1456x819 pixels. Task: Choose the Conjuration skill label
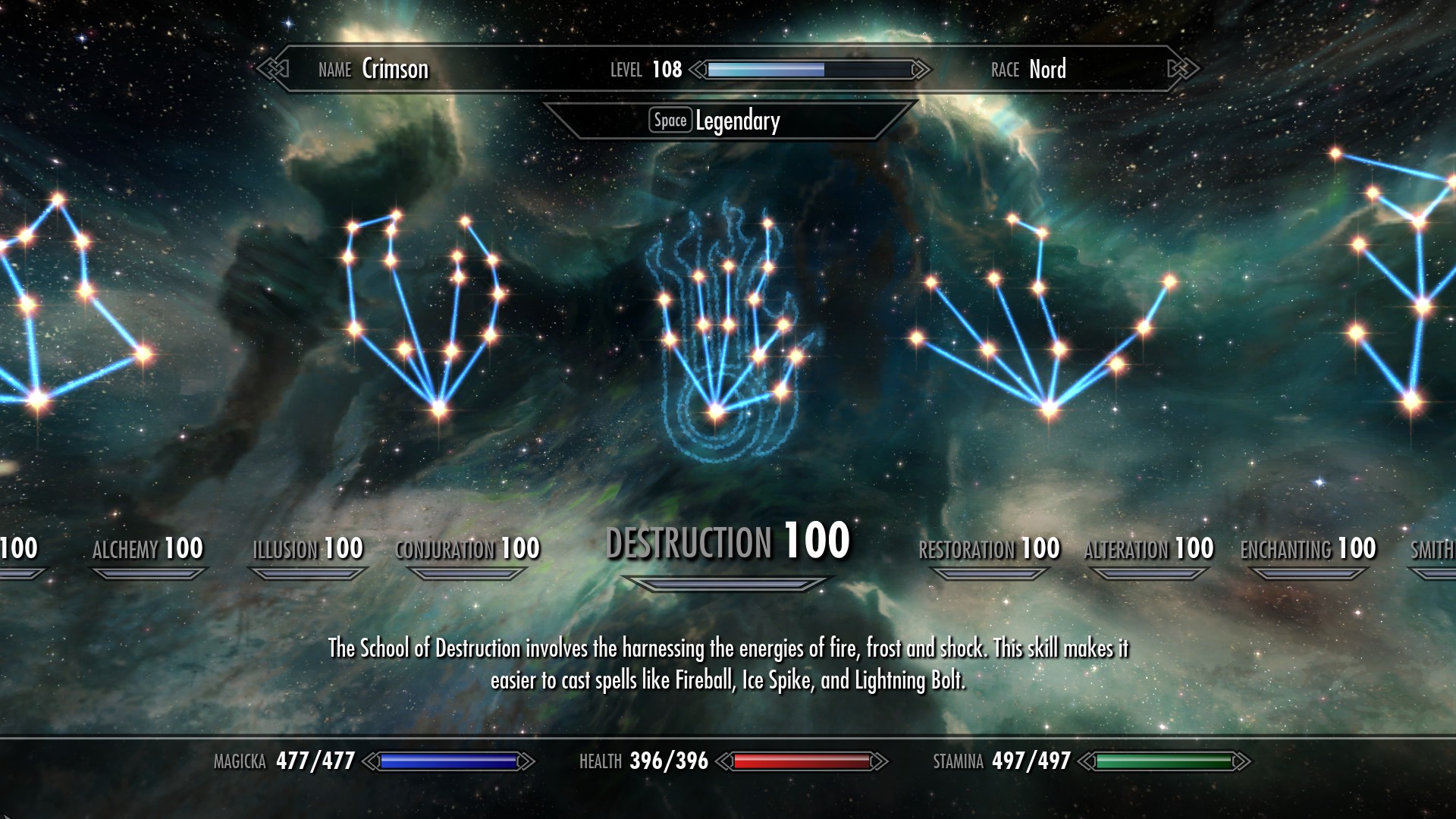click(467, 549)
